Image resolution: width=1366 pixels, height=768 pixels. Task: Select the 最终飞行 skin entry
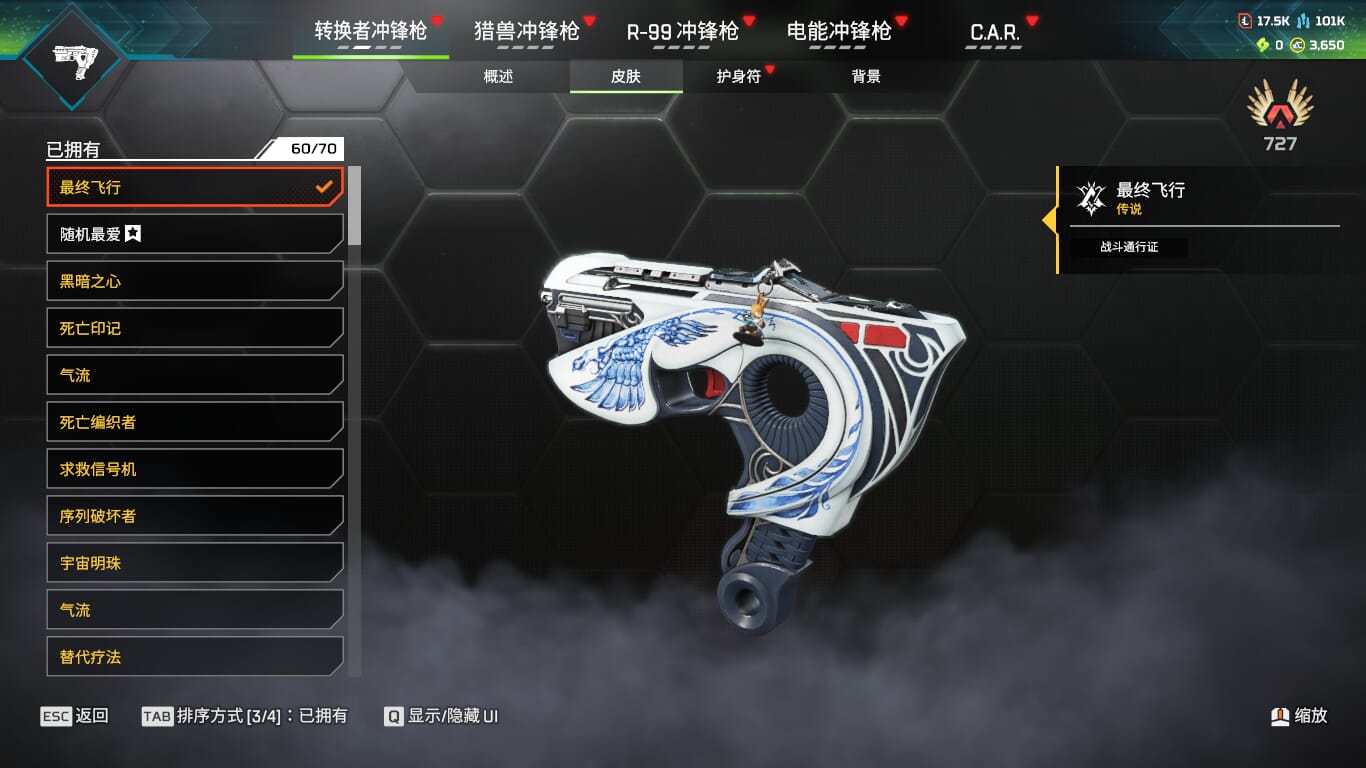(x=195, y=187)
